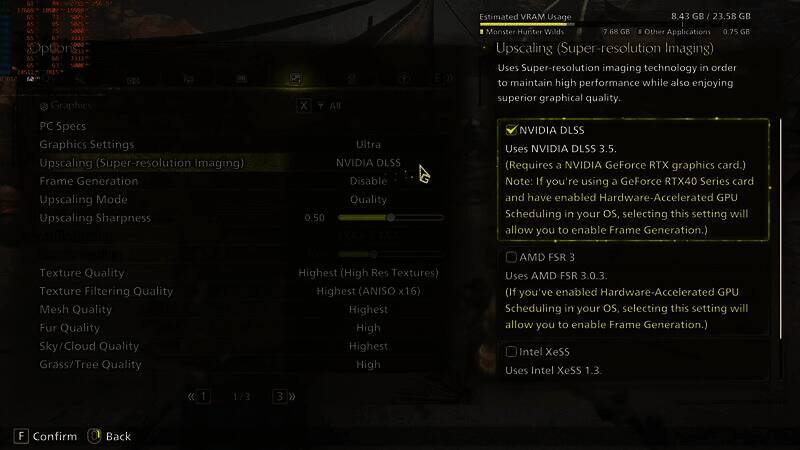Tick the AMD FSR 3 checkbox

(x=512, y=257)
